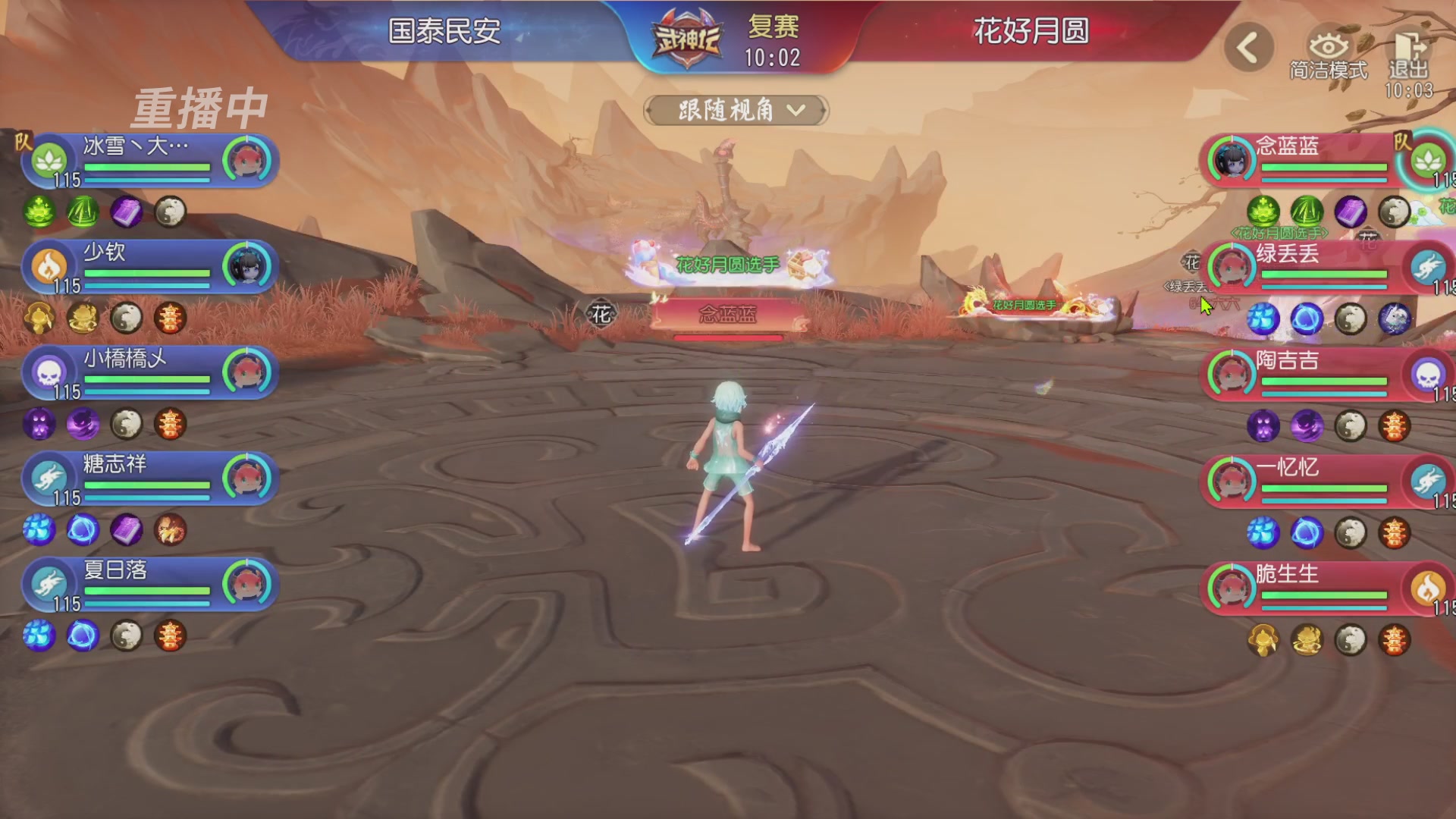Image resolution: width=1456 pixels, height=819 pixels.
Task: Select 少钦's fire element class icon
Action: point(47,267)
